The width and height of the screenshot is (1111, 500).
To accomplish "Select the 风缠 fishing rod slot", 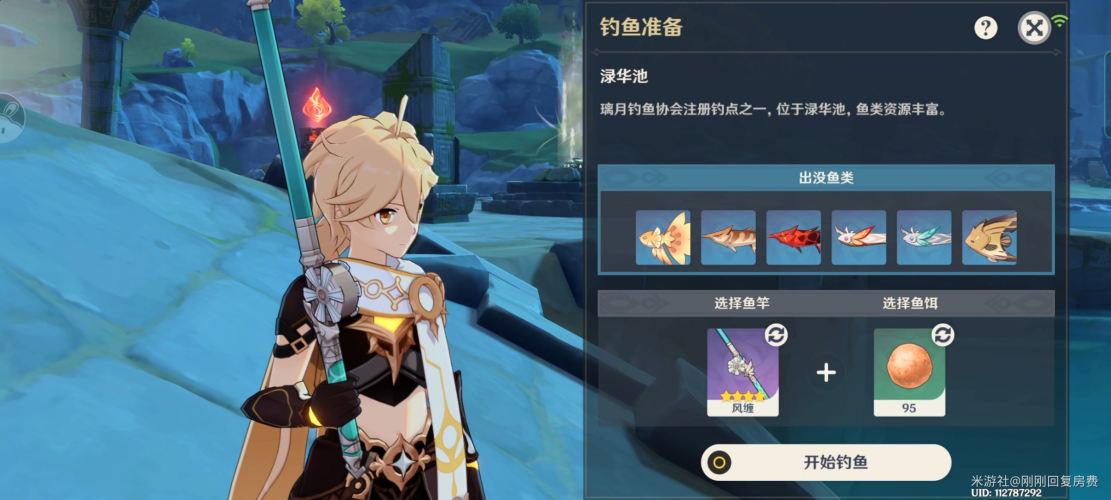I will 743,371.
